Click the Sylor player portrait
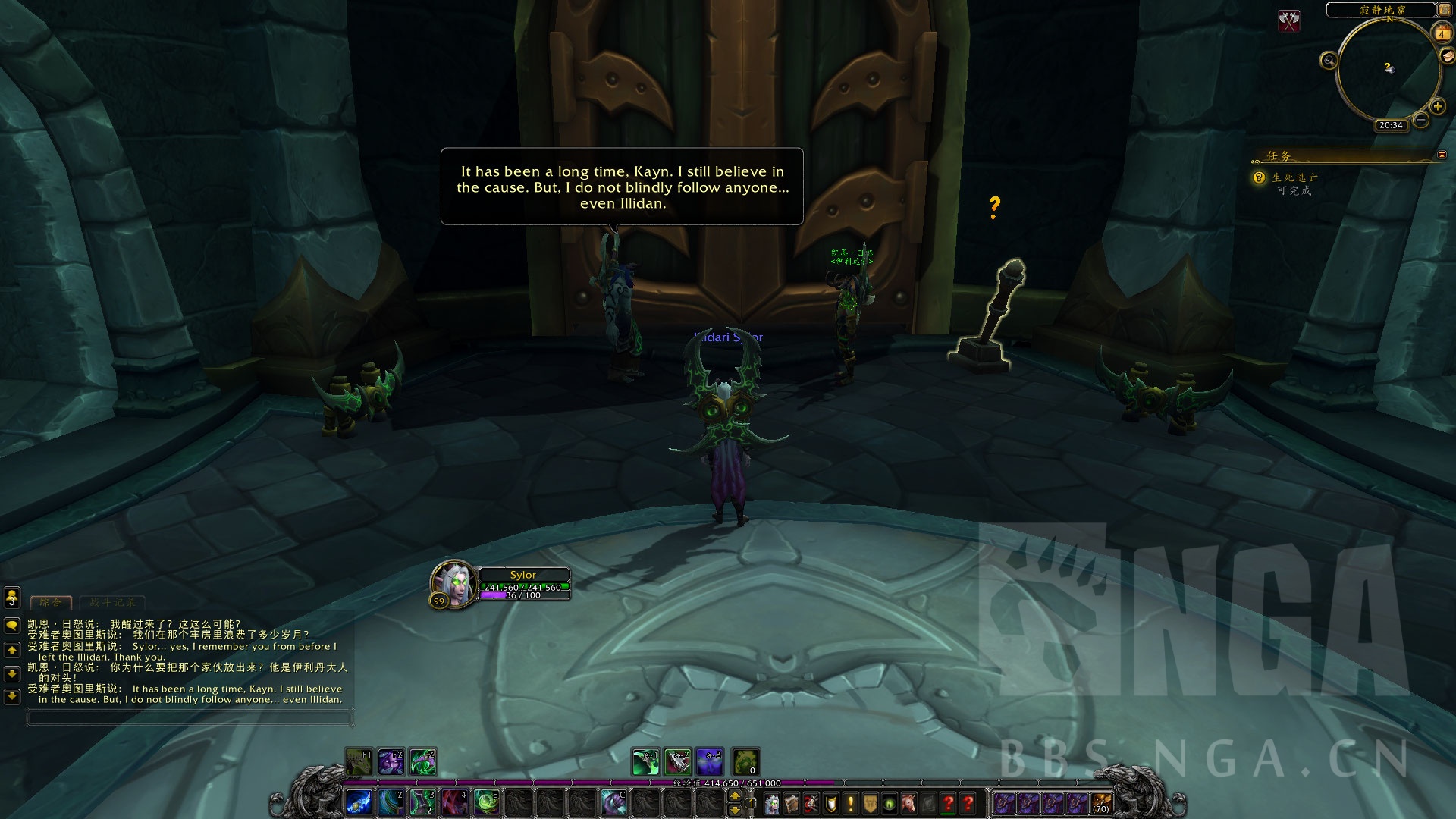The image size is (1456, 819). point(454,584)
